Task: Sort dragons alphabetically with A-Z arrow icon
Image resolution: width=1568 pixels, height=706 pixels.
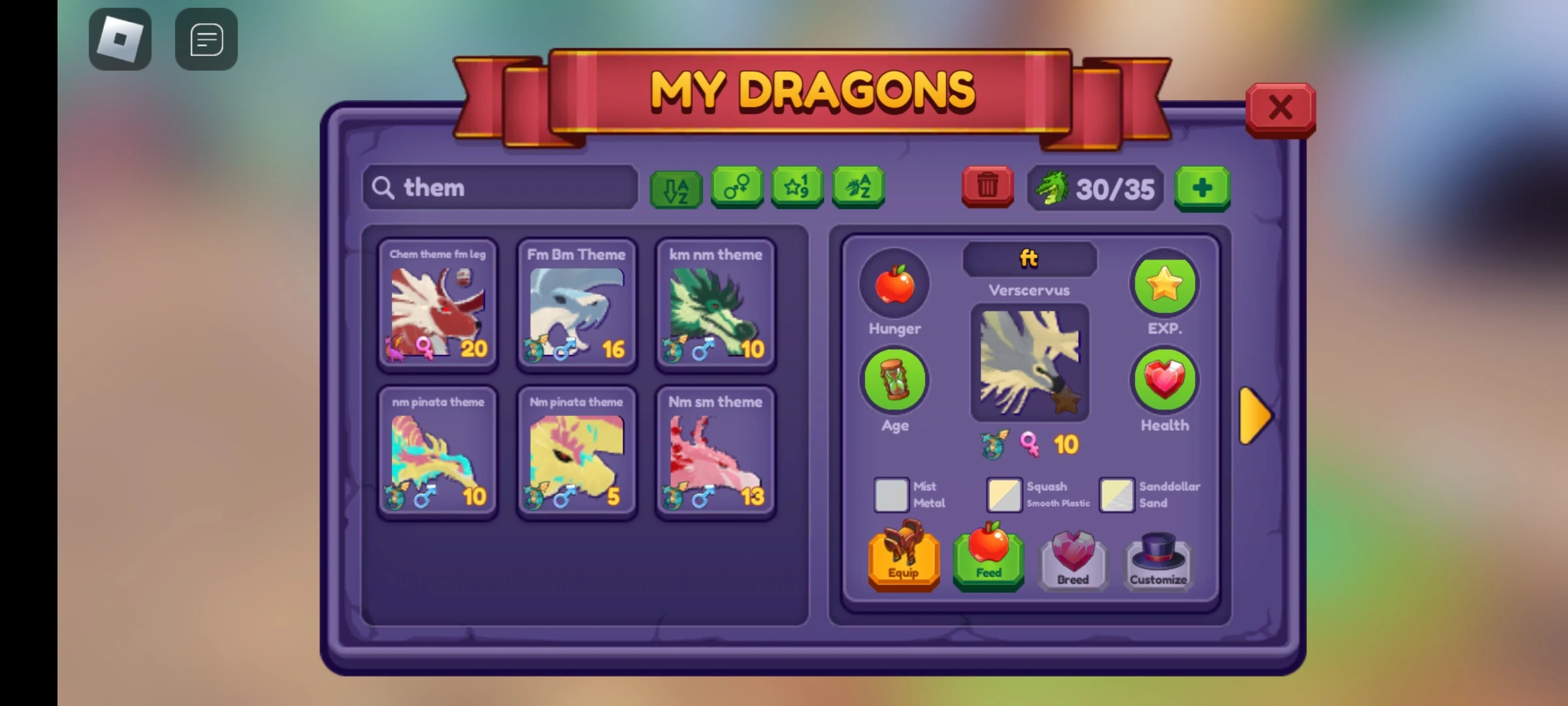Action: 676,189
